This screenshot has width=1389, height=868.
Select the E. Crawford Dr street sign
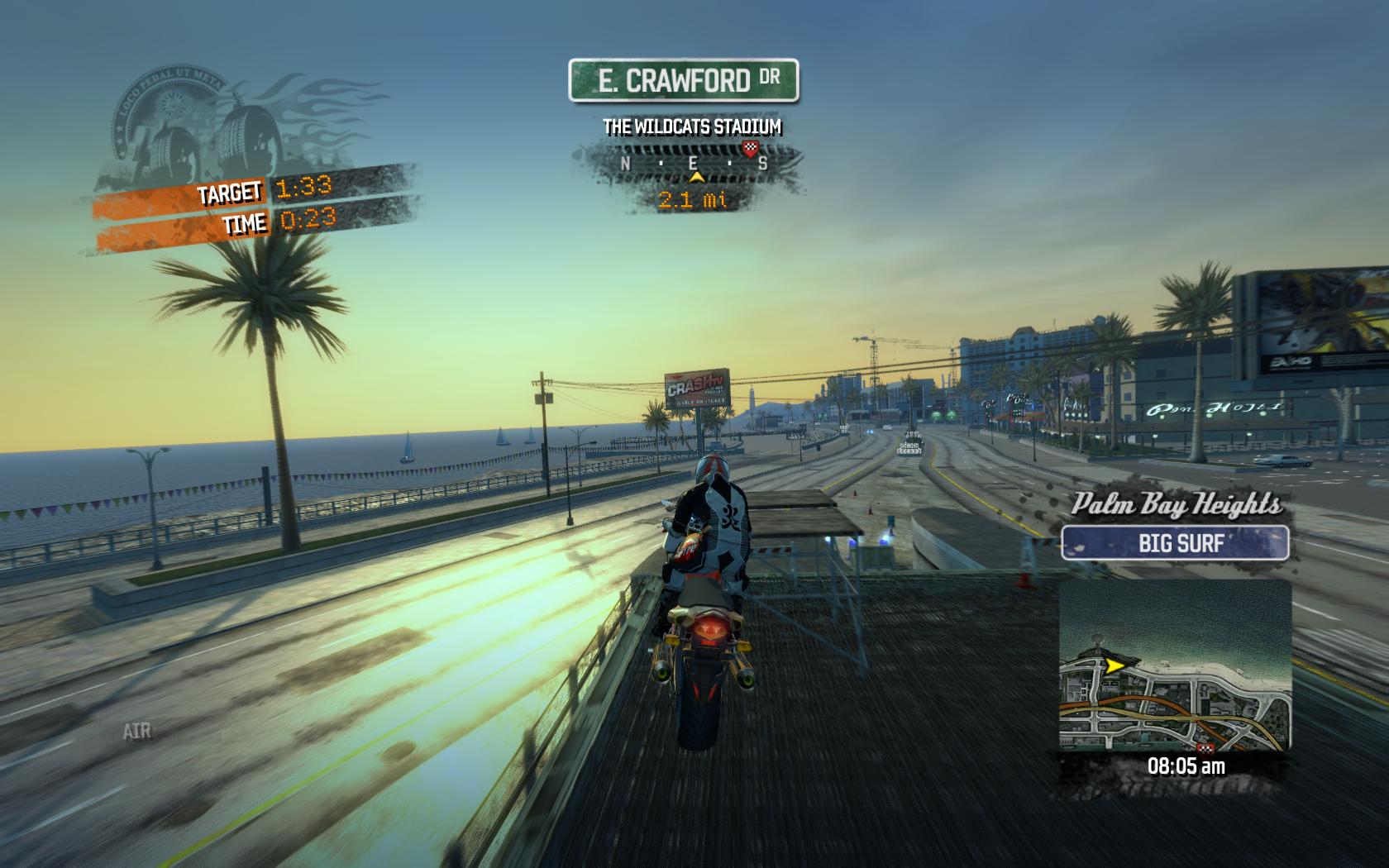click(684, 80)
